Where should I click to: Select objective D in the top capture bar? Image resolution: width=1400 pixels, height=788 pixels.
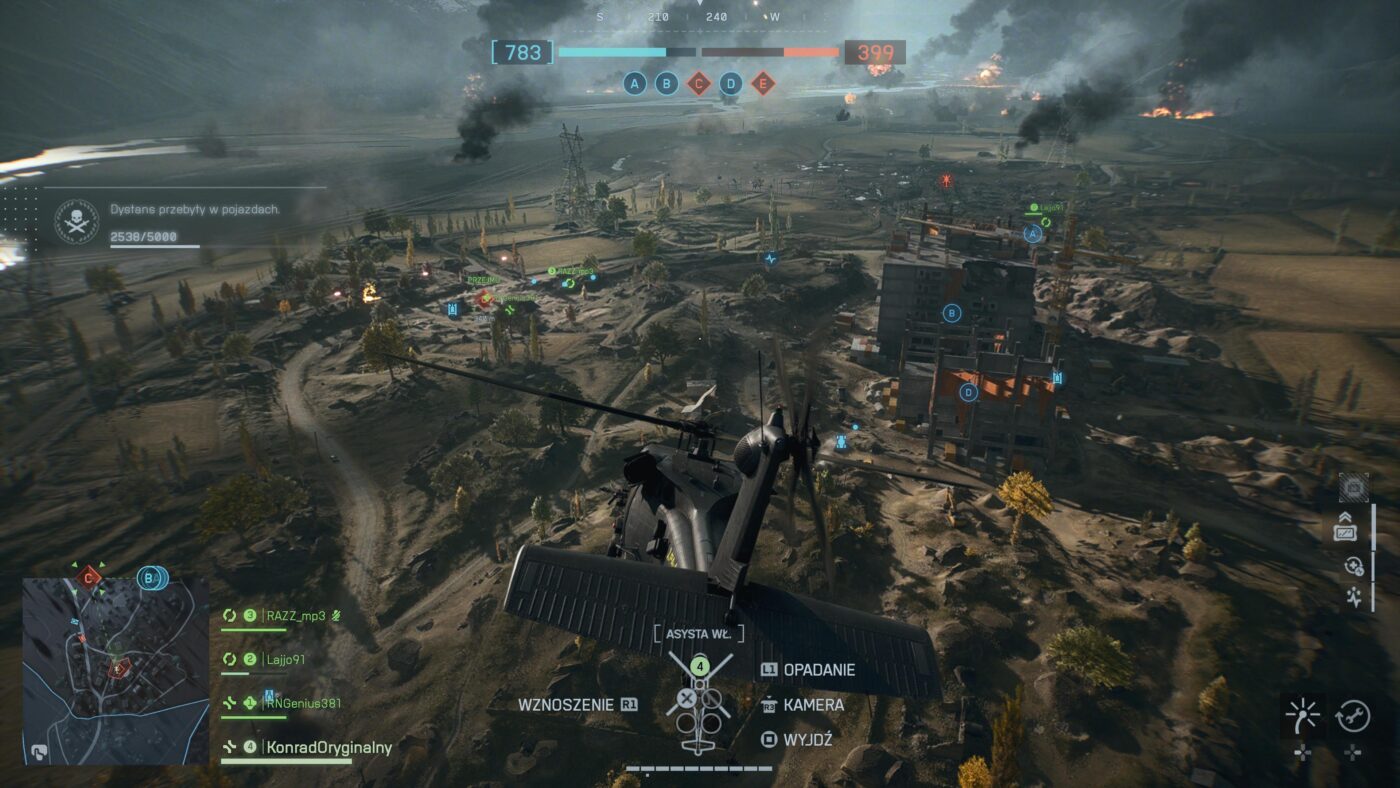coord(731,83)
